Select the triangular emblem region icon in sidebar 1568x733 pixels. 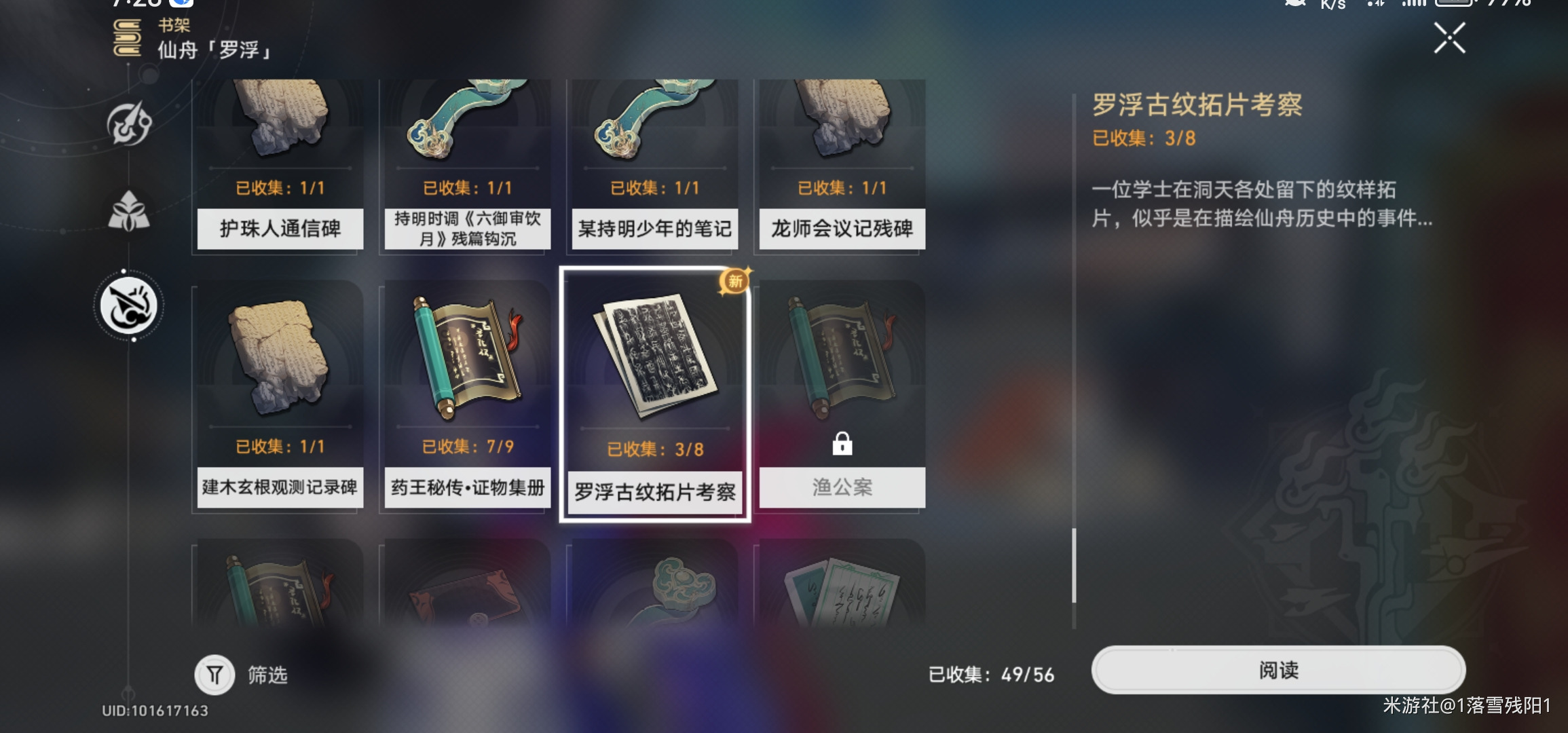129,210
